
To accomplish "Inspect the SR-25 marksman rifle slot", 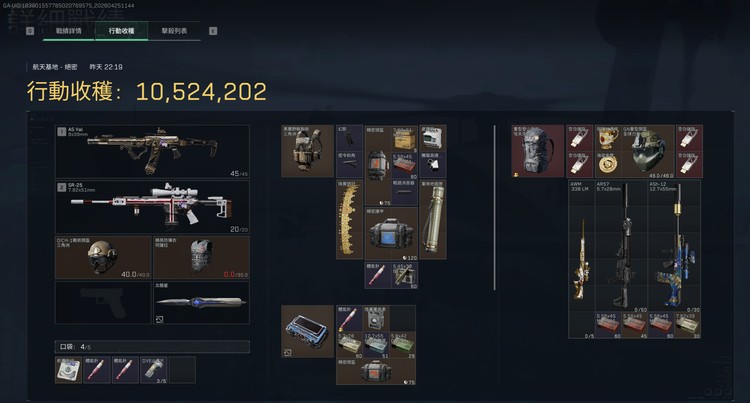I will (x=152, y=206).
